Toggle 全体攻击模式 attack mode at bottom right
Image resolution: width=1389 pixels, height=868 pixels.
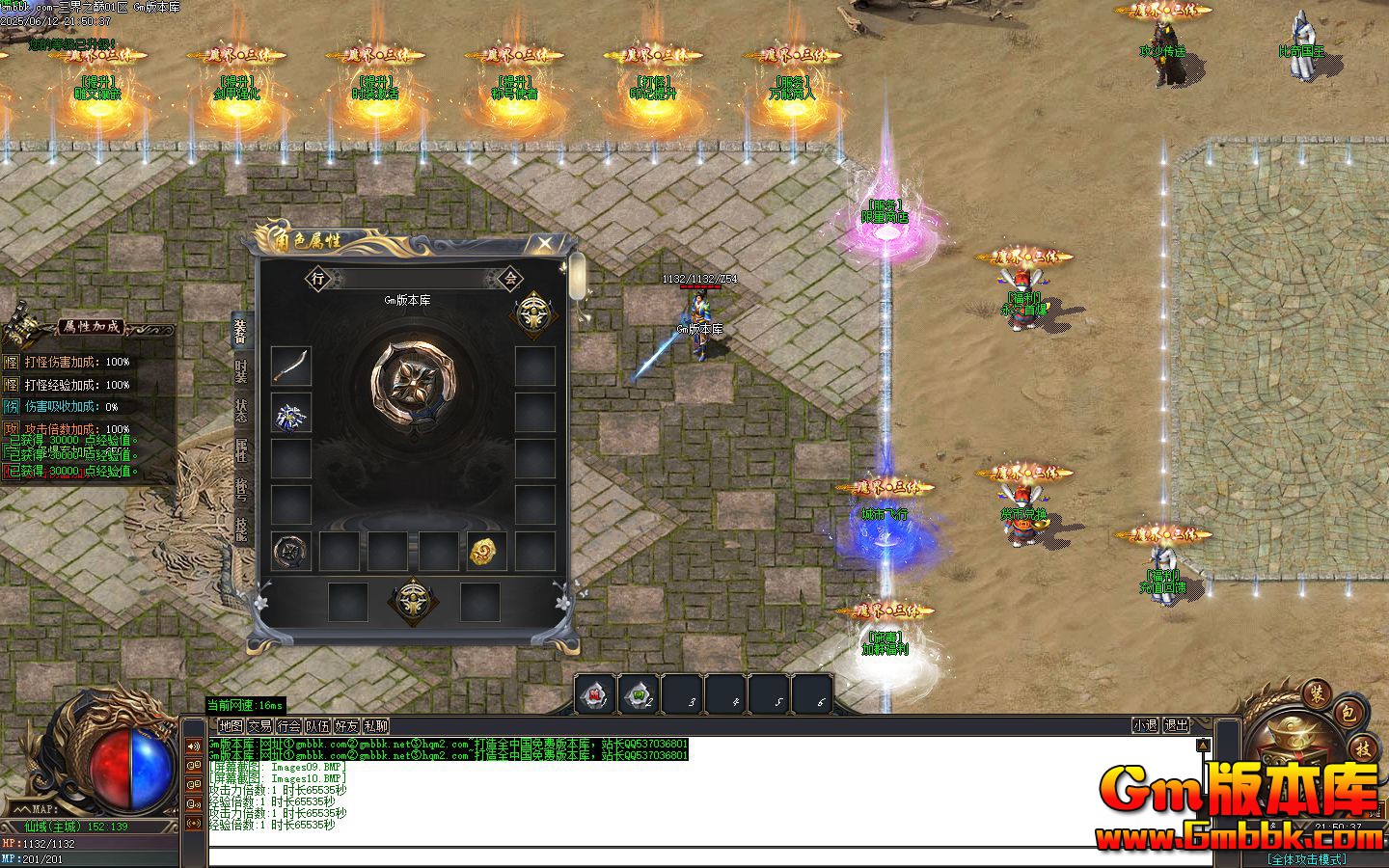[x=1307, y=857]
